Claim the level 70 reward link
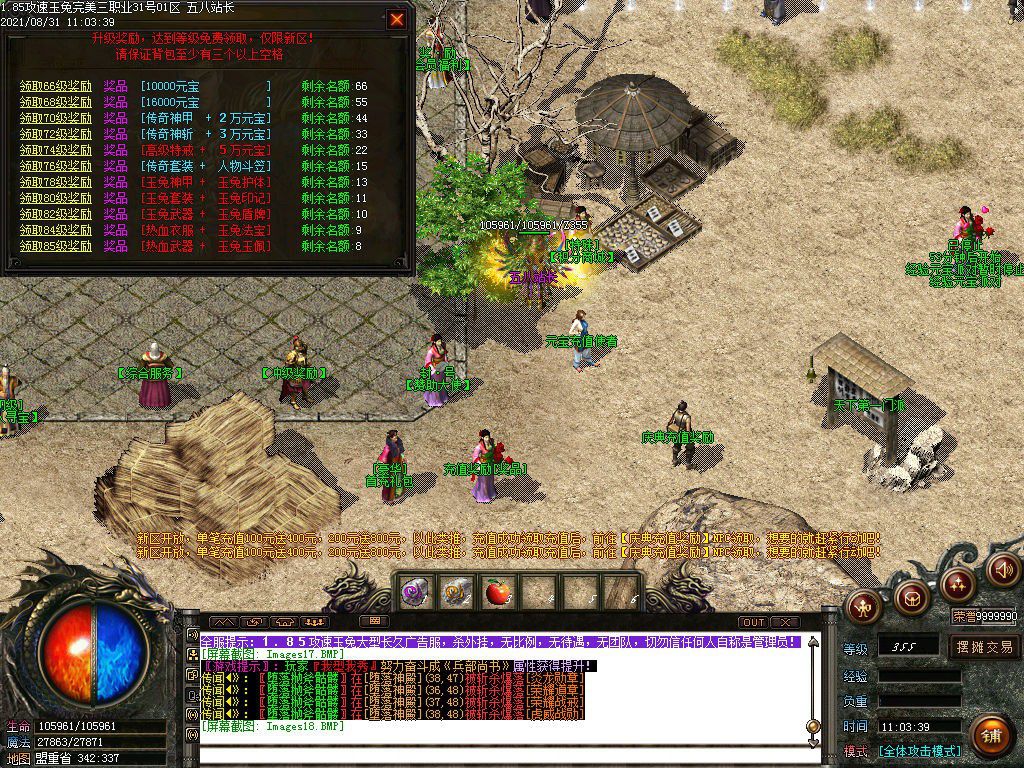Screen dimensions: 1024x768 [x=56, y=119]
